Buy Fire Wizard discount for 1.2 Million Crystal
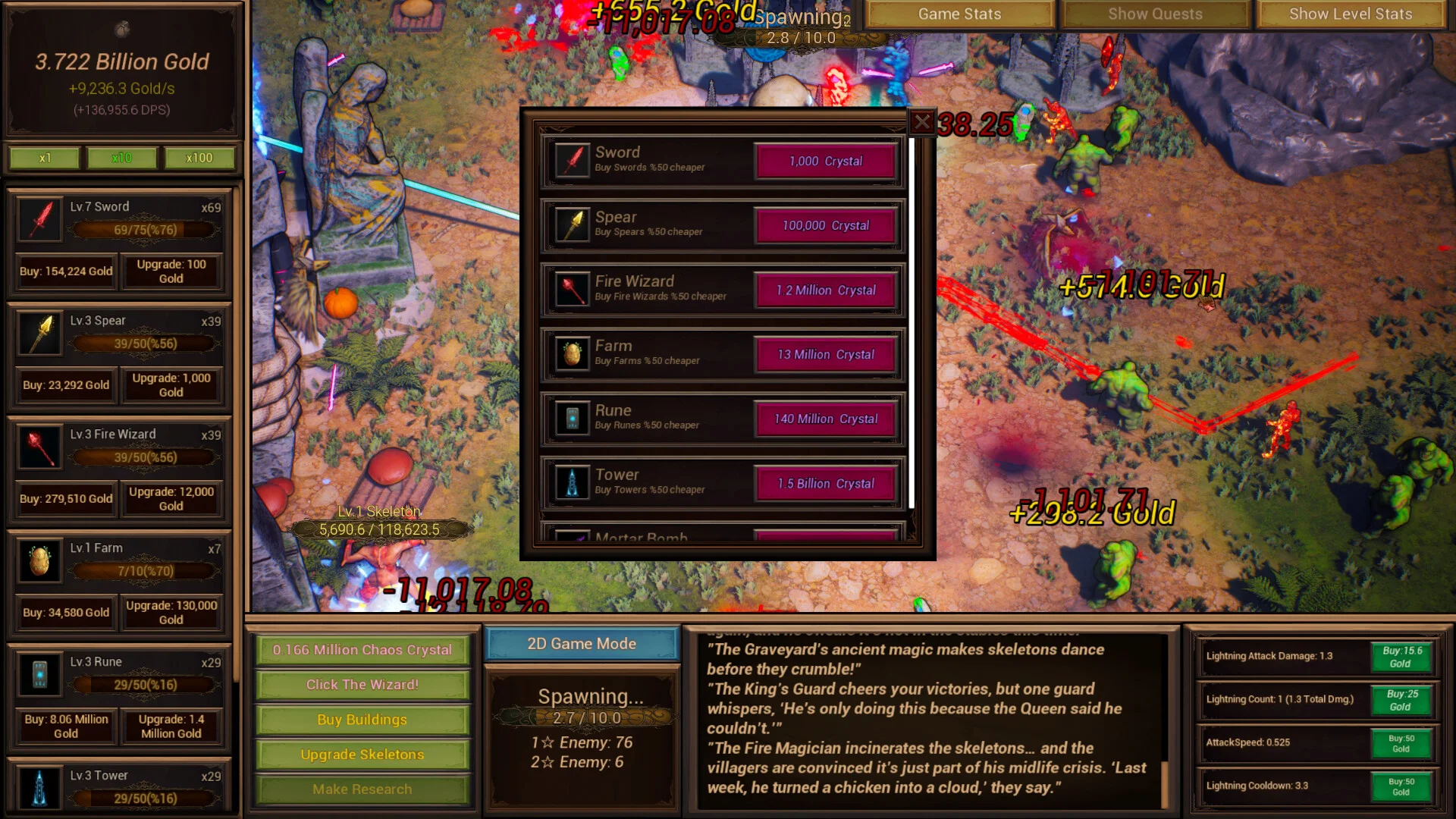 [825, 290]
